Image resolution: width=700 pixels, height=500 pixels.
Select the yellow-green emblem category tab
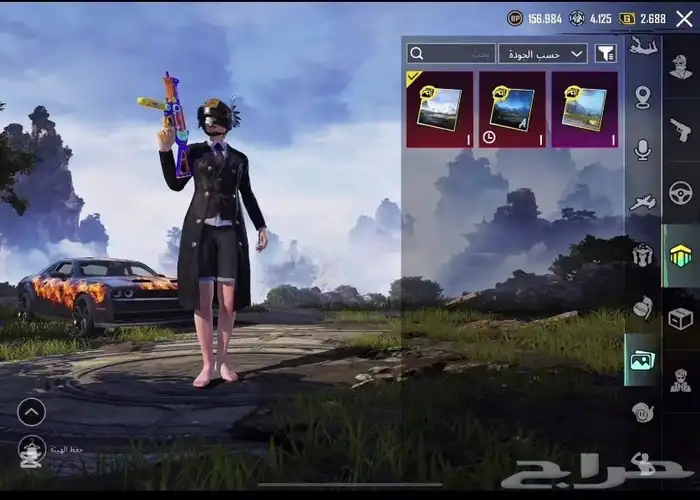(681, 256)
